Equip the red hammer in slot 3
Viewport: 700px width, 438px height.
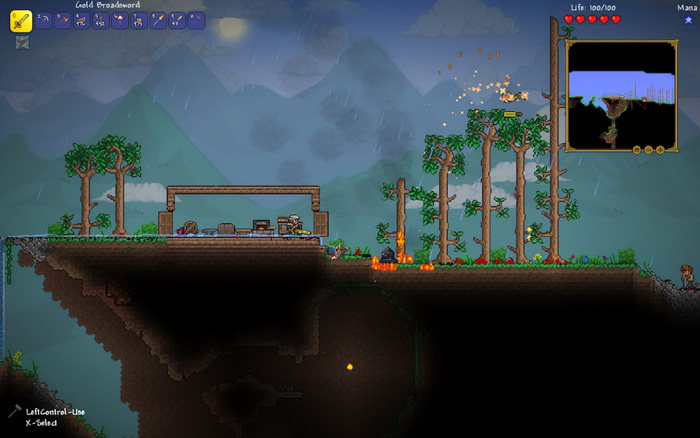(62, 20)
